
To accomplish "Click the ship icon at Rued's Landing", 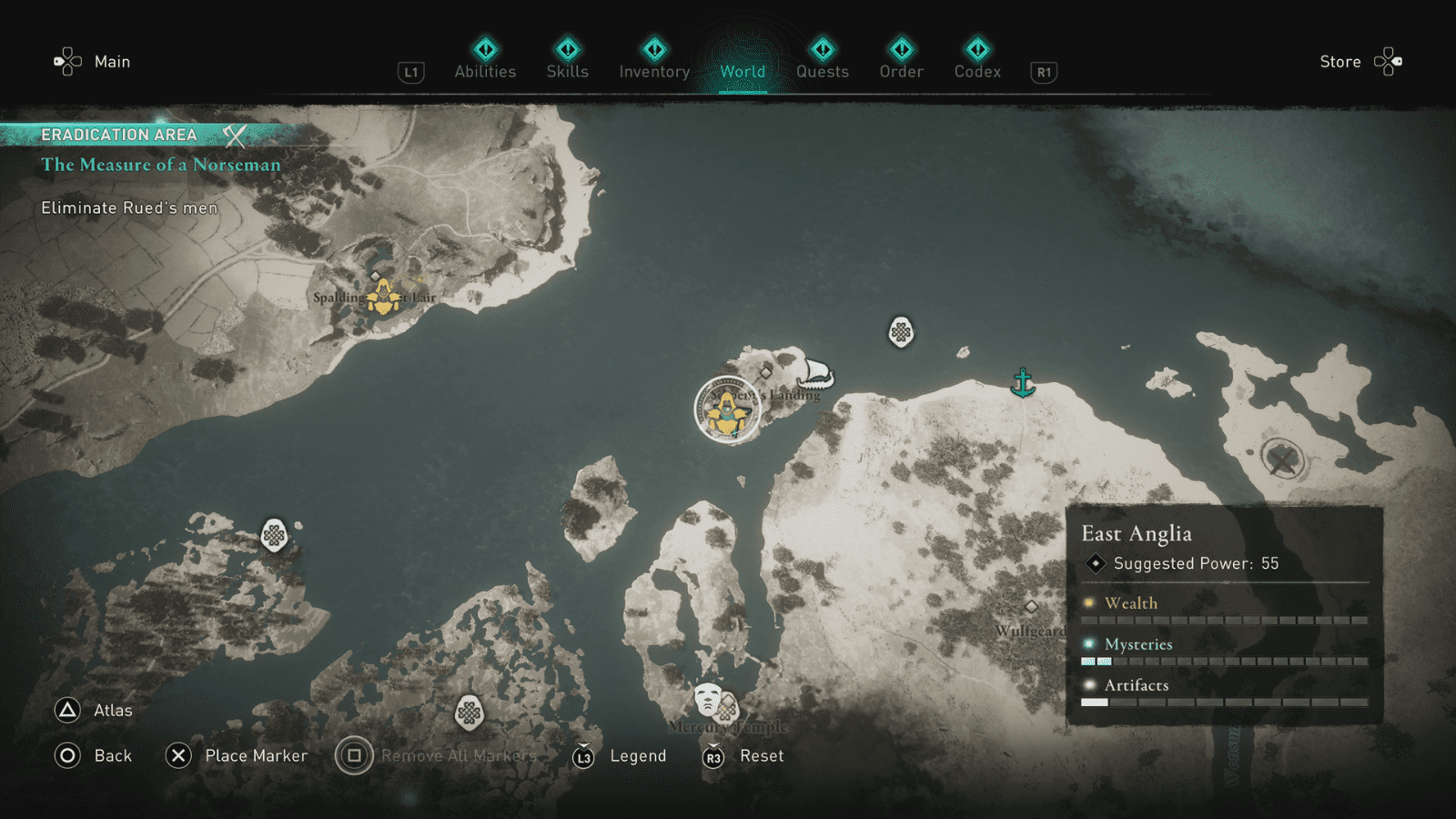I will 816,376.
